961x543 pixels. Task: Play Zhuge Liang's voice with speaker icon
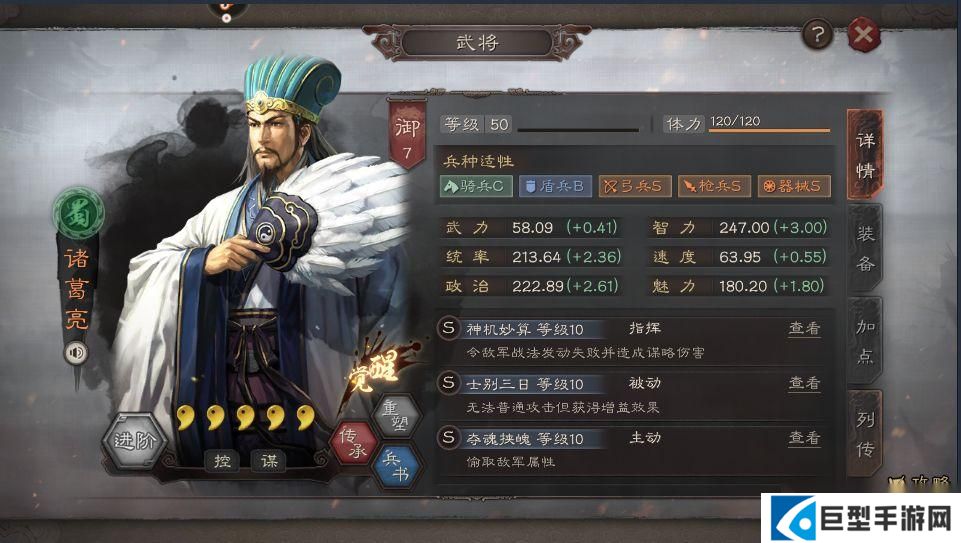click(x=74, y=353)
